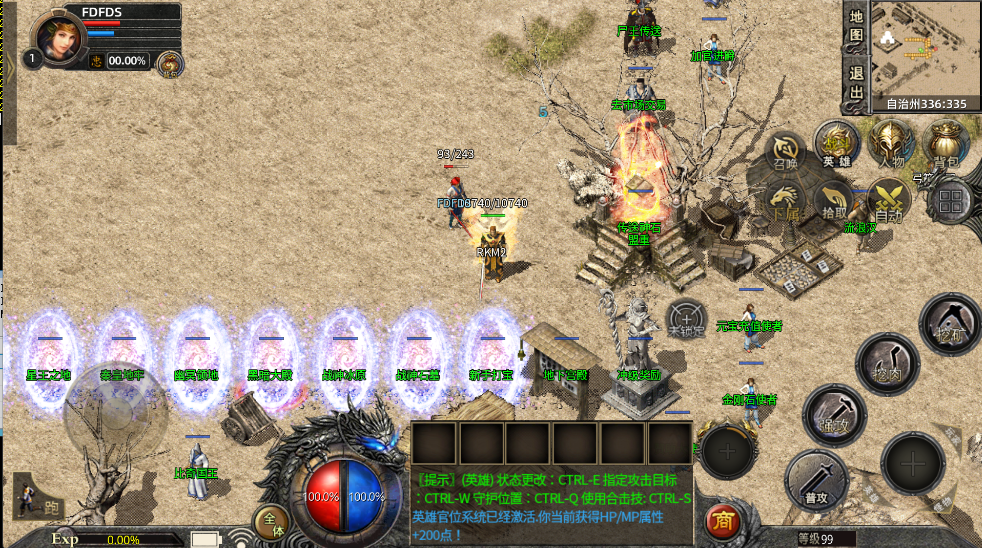
Task: Open the 地图 map button
Action: point(856,27)
